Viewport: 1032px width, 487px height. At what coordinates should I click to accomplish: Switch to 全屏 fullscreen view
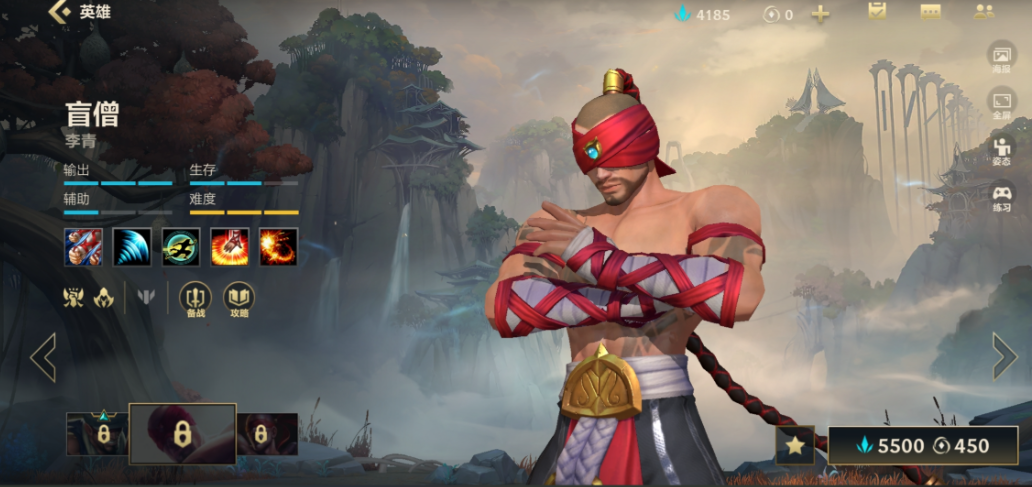point(1001,104)
